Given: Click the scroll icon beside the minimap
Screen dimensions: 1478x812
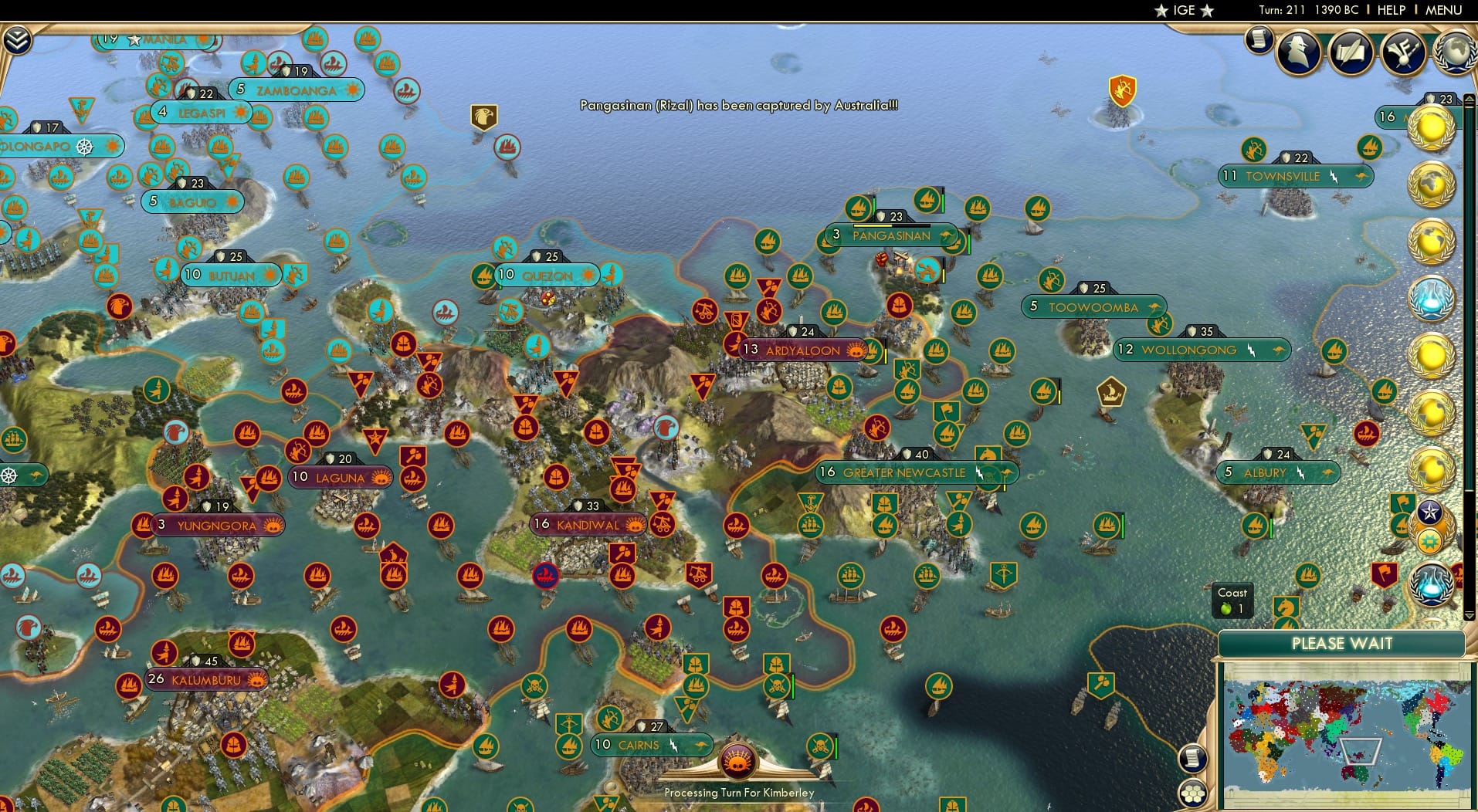Looking at the screenshot, I should pos(1195,757).
